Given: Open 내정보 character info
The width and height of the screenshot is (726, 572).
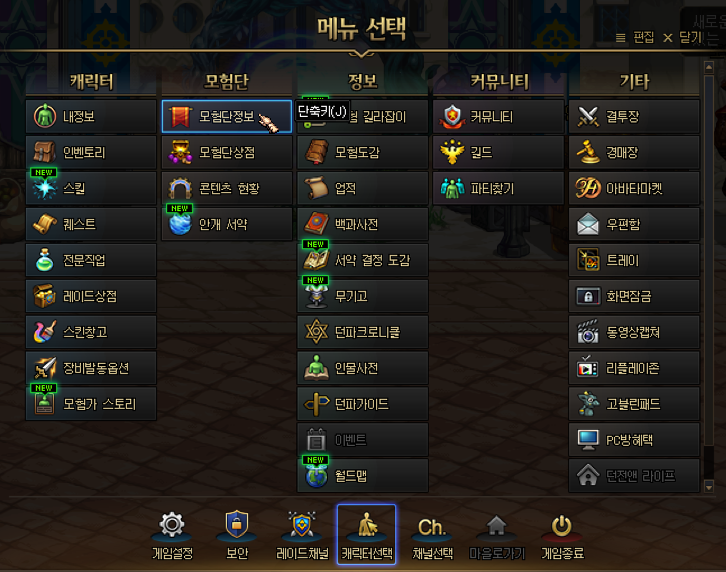Looking at the screenshot, I should coord(91,116).
